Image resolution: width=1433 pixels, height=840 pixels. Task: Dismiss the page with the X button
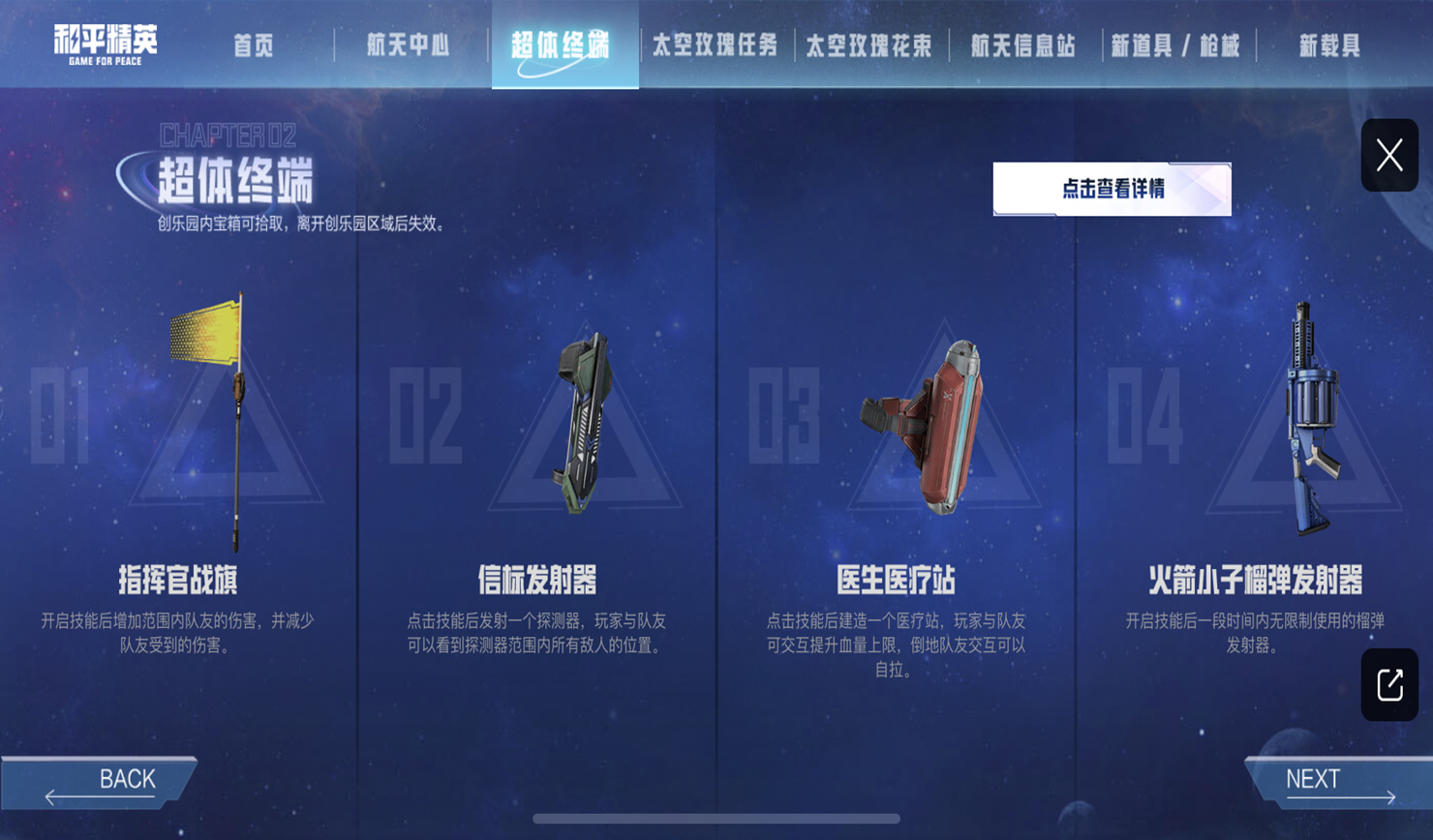[1388, 155]
